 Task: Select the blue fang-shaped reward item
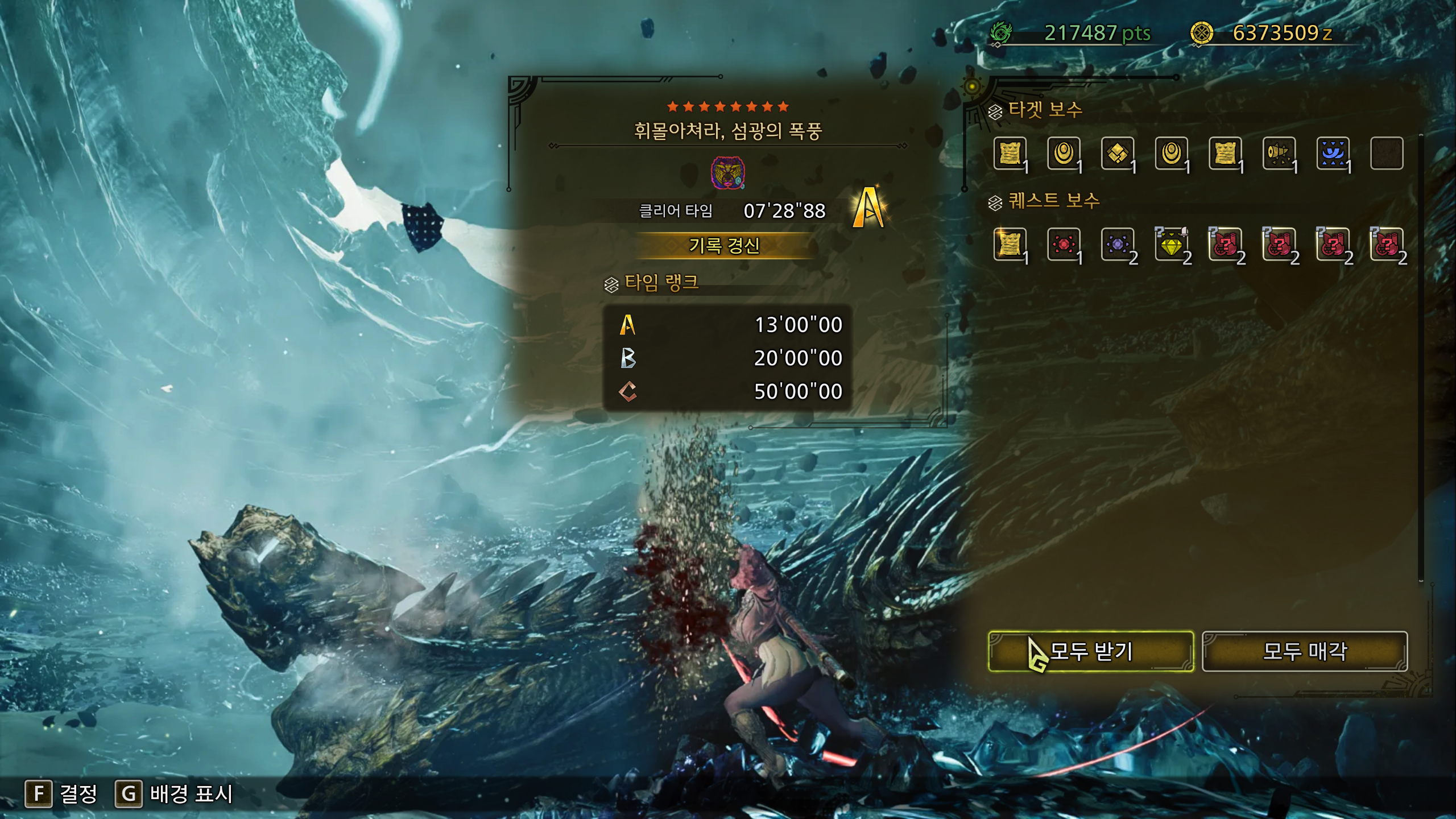point(1333,153)
